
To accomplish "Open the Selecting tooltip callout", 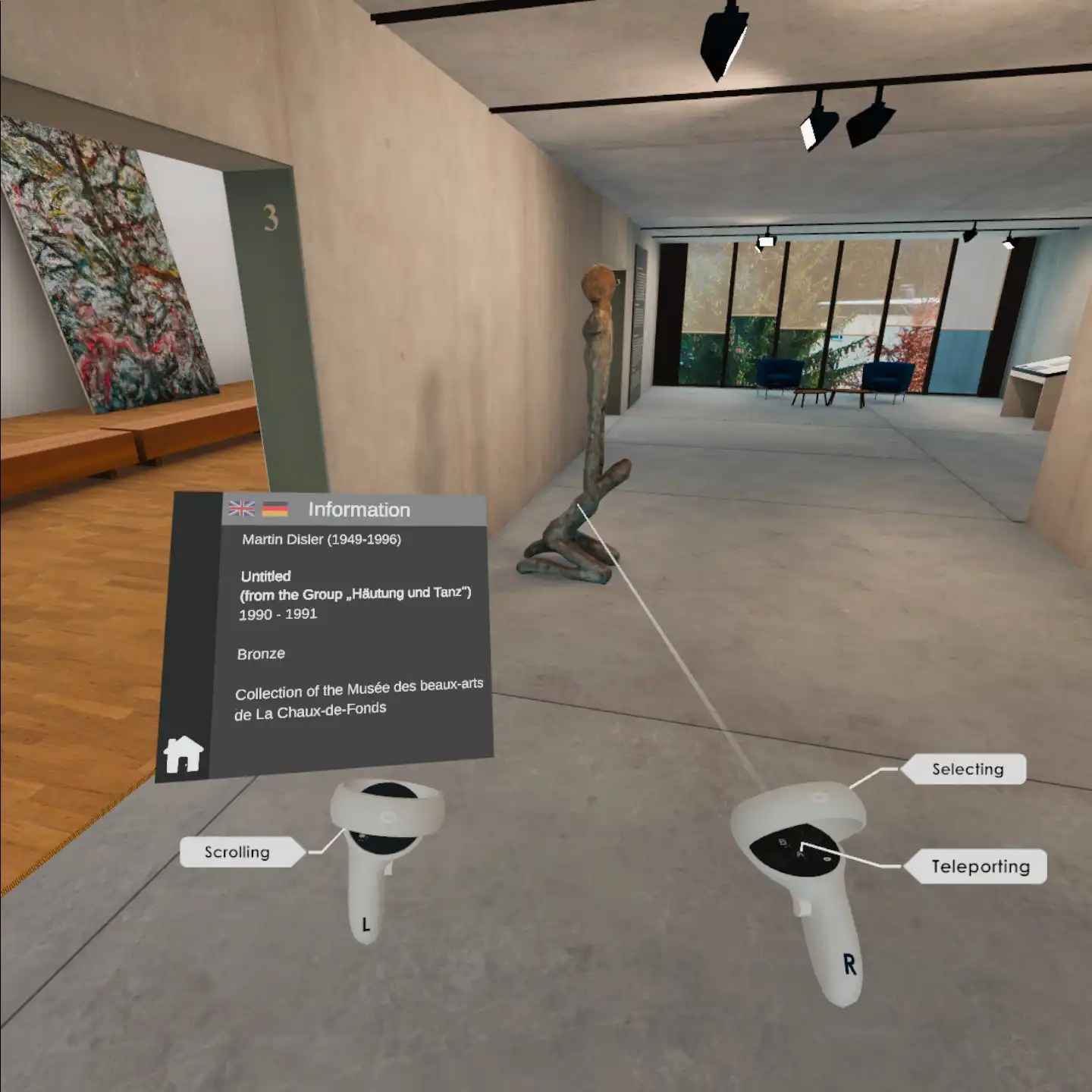I will pyautogui.click(x=967, y=769).
